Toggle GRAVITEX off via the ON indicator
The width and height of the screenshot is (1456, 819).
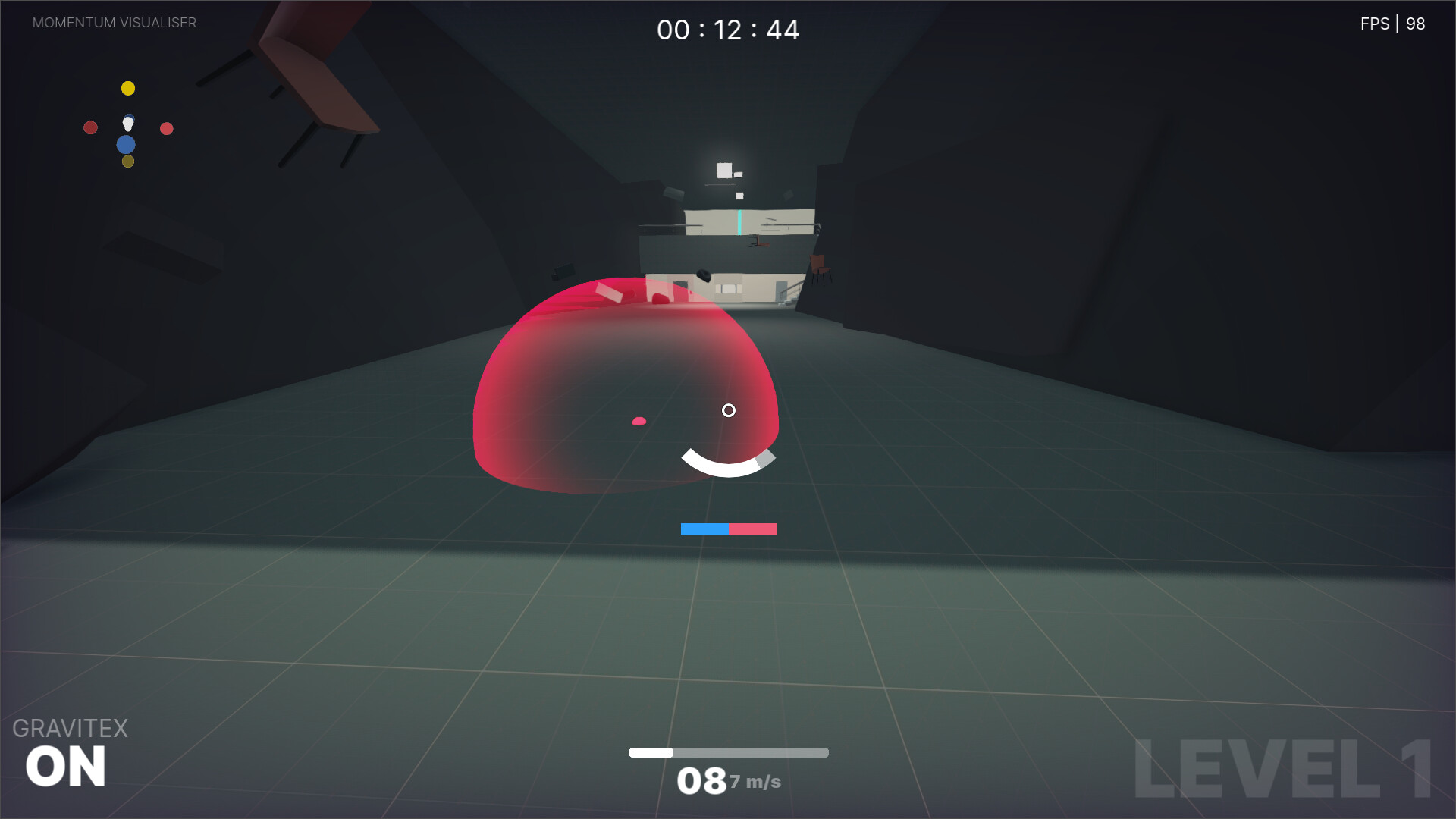coord(67,766)
